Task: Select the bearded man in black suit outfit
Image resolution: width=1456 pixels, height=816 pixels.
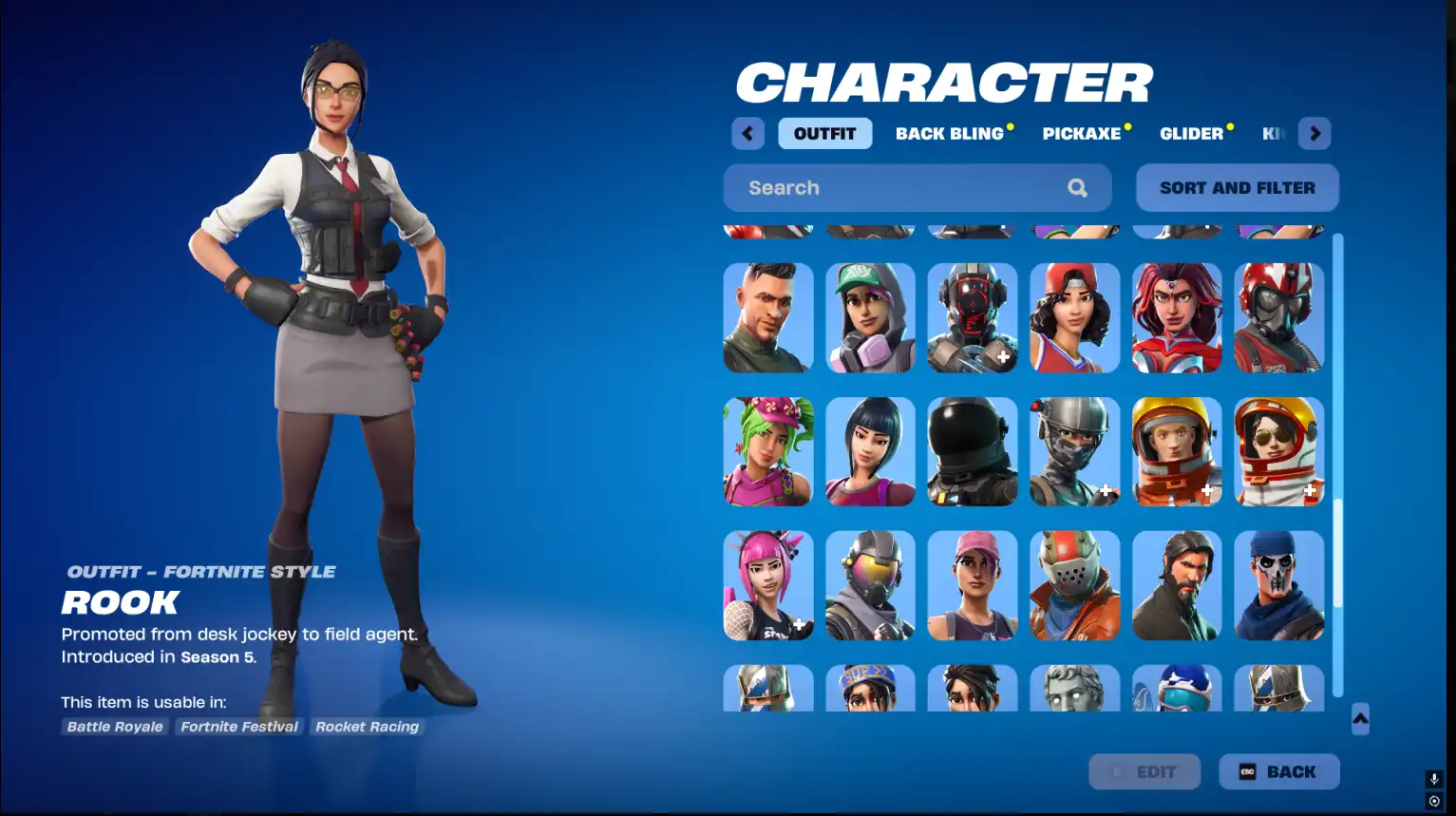Action: coord(1177,586)
